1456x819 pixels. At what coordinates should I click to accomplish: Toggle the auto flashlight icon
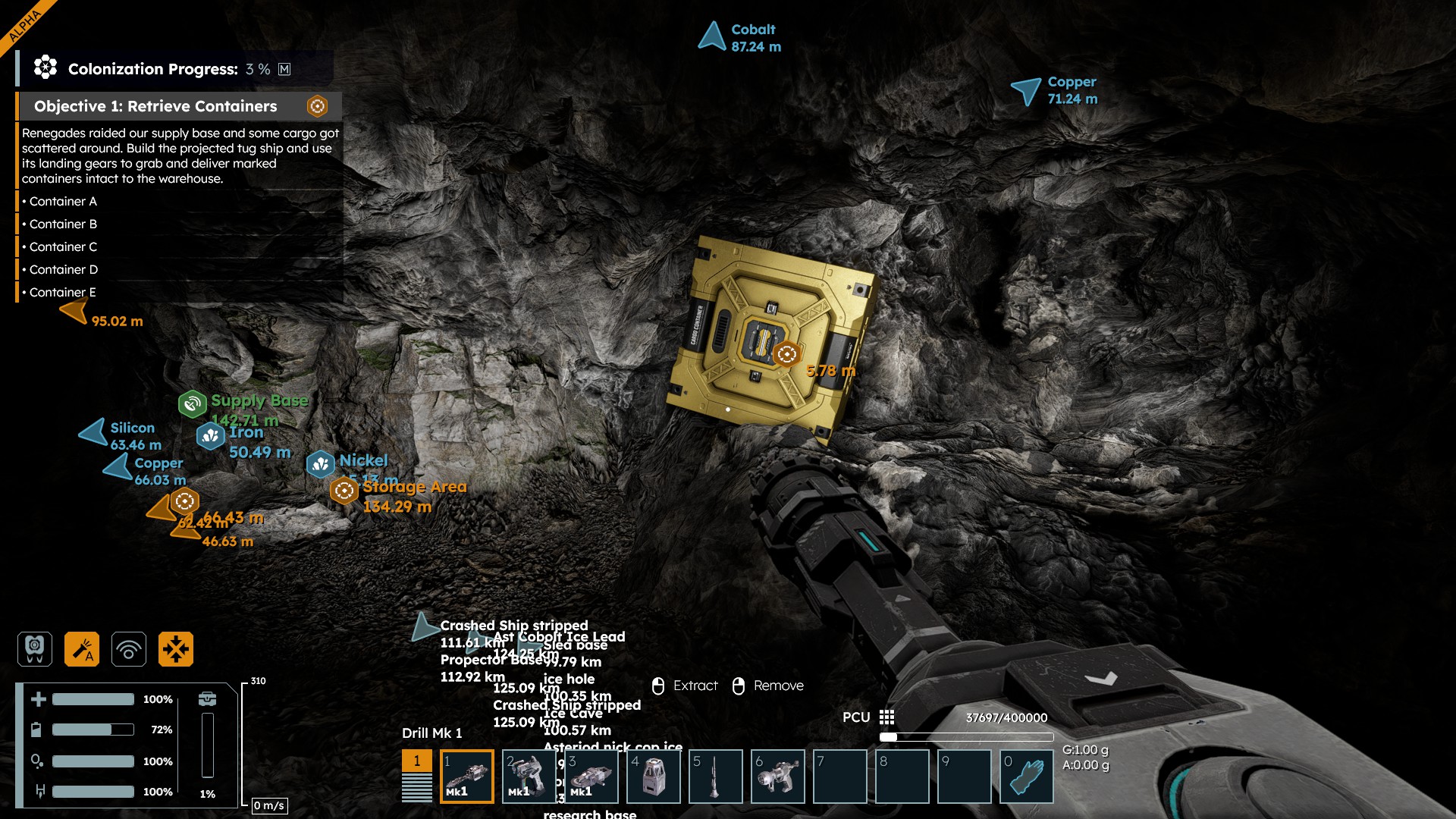pyautogui.click(x=82, y=649)
